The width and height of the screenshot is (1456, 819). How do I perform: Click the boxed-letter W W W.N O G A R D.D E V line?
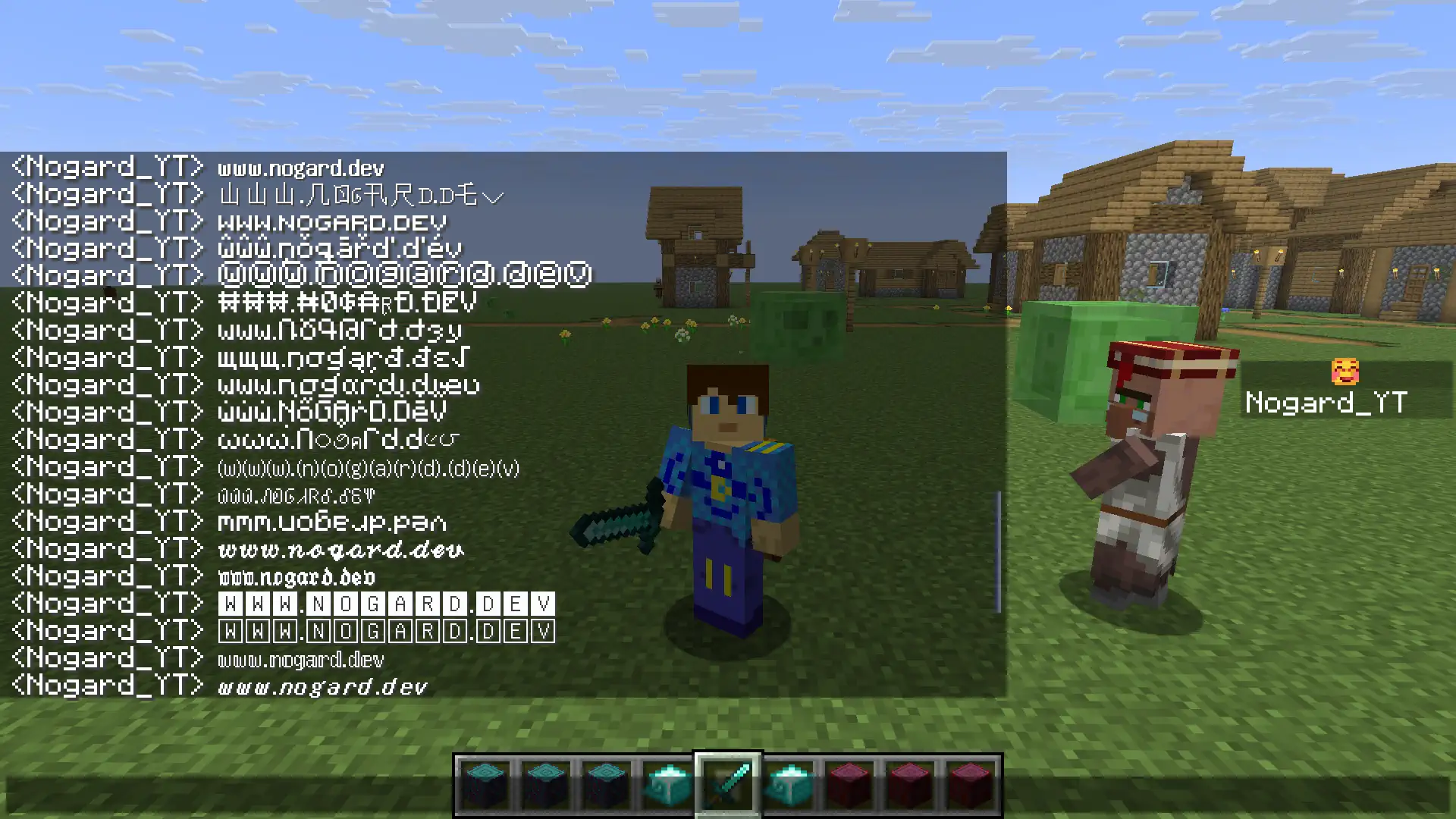[387, 604]
